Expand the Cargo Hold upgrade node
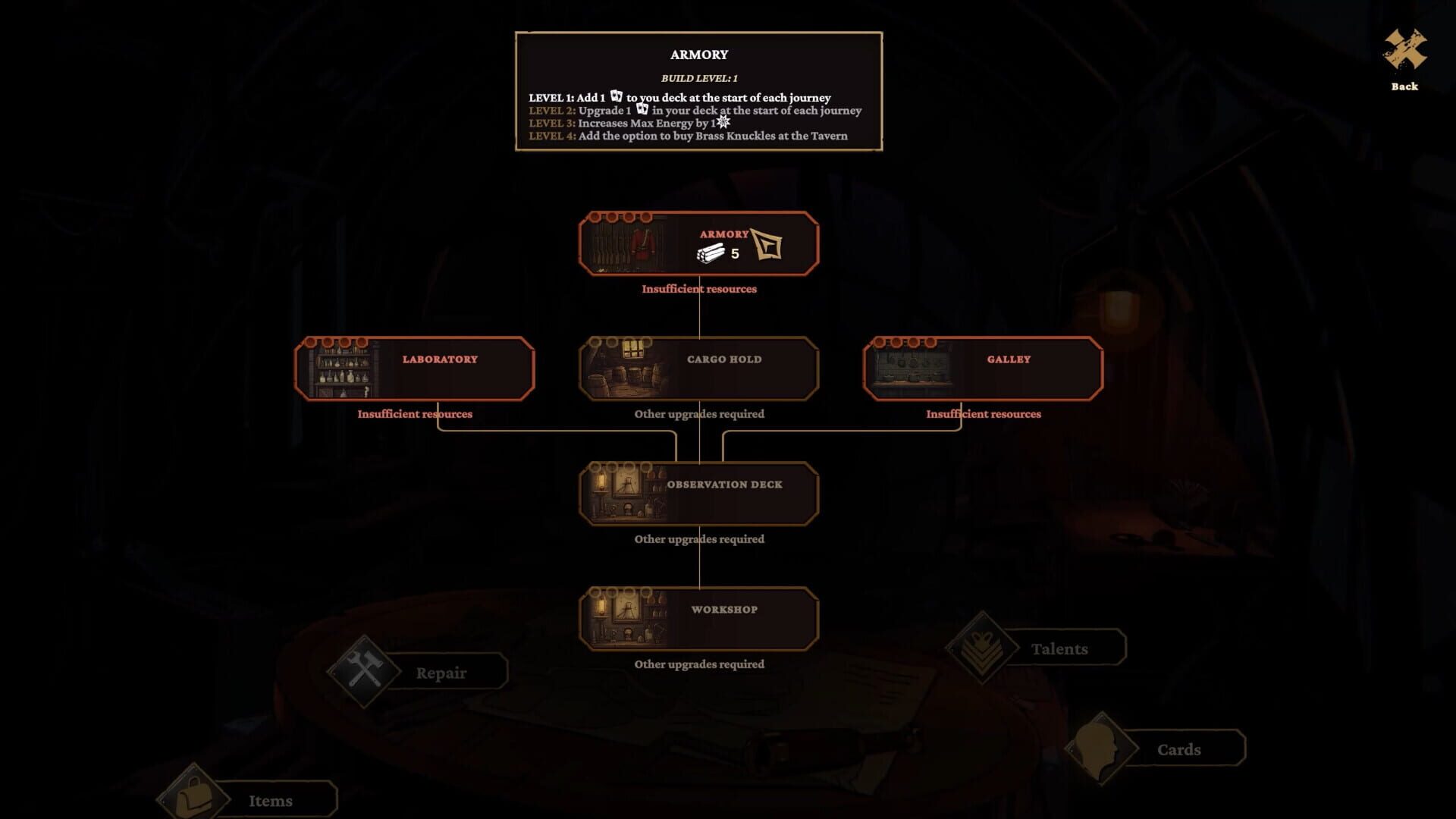This screenshot has height=819, width=1456. click(698, 368)
